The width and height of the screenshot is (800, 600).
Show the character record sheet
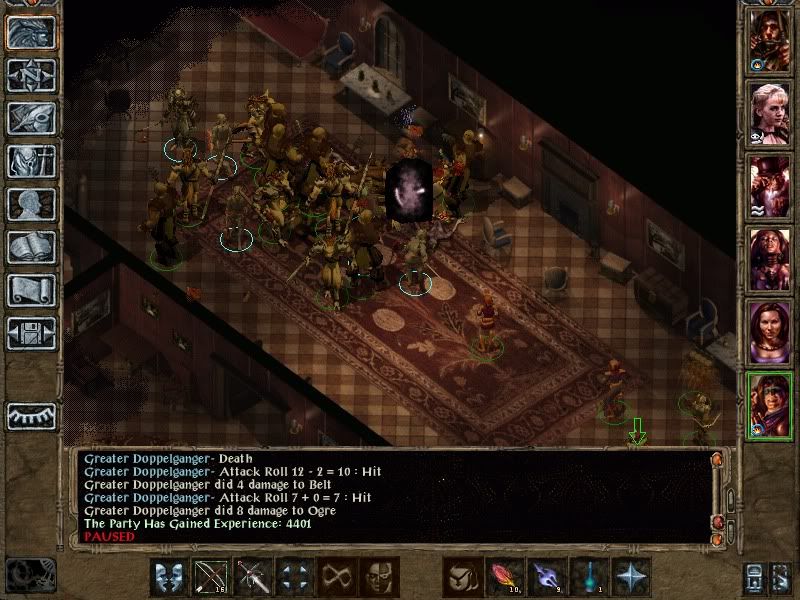pos(31,204)
